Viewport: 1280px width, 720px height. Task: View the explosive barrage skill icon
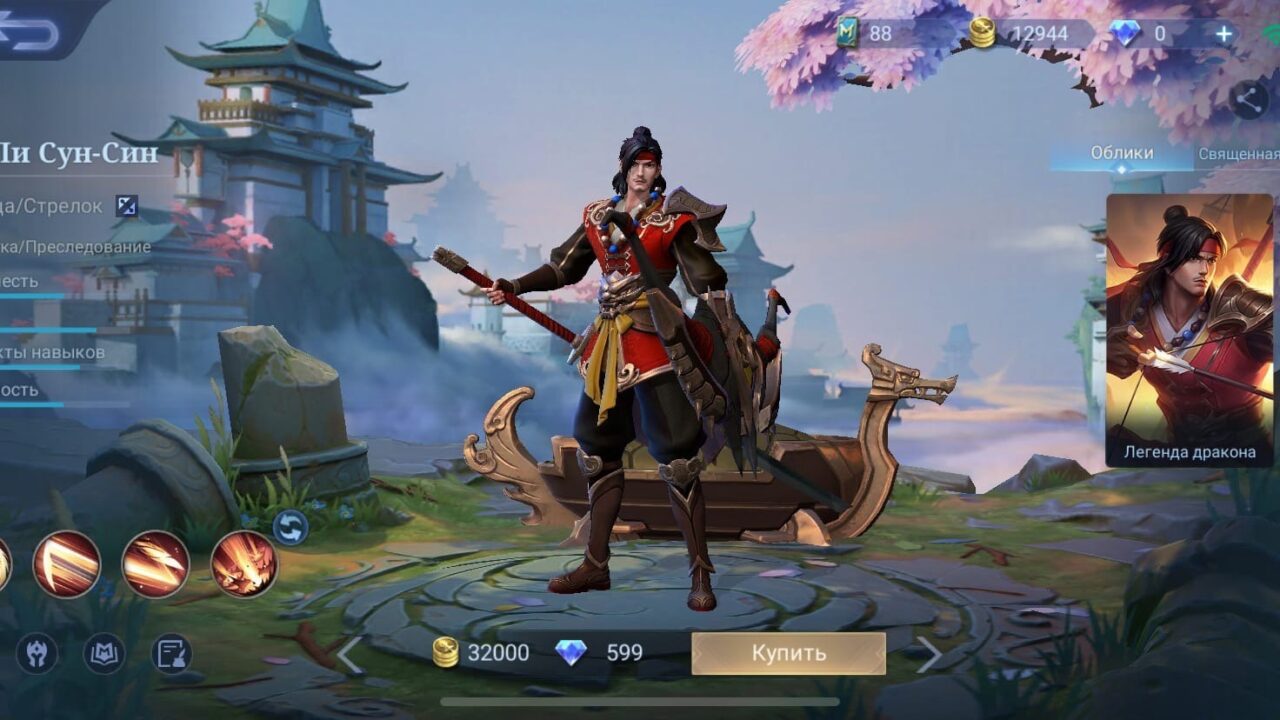[x=244, y=564]
